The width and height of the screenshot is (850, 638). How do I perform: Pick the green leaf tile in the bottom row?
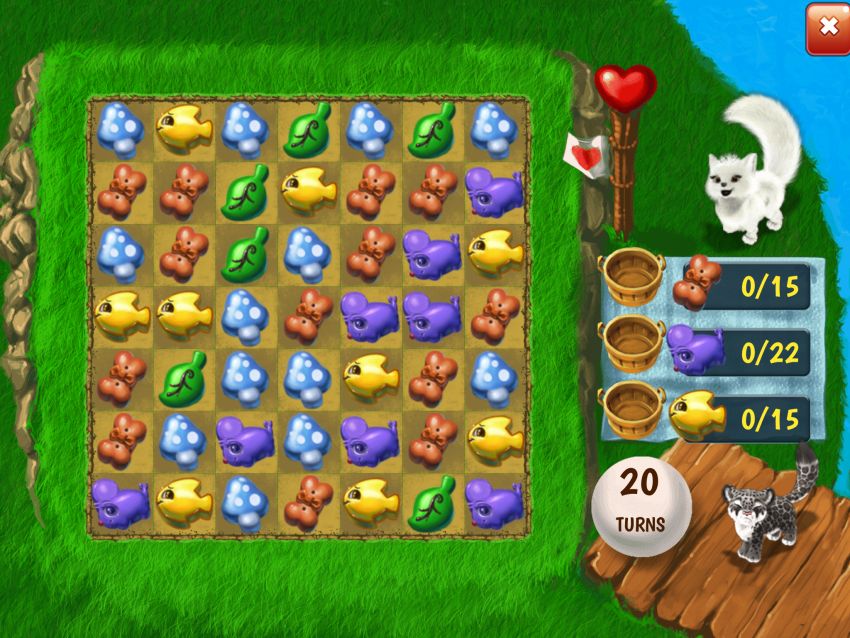pyautogui.click(x=431, y=500)
